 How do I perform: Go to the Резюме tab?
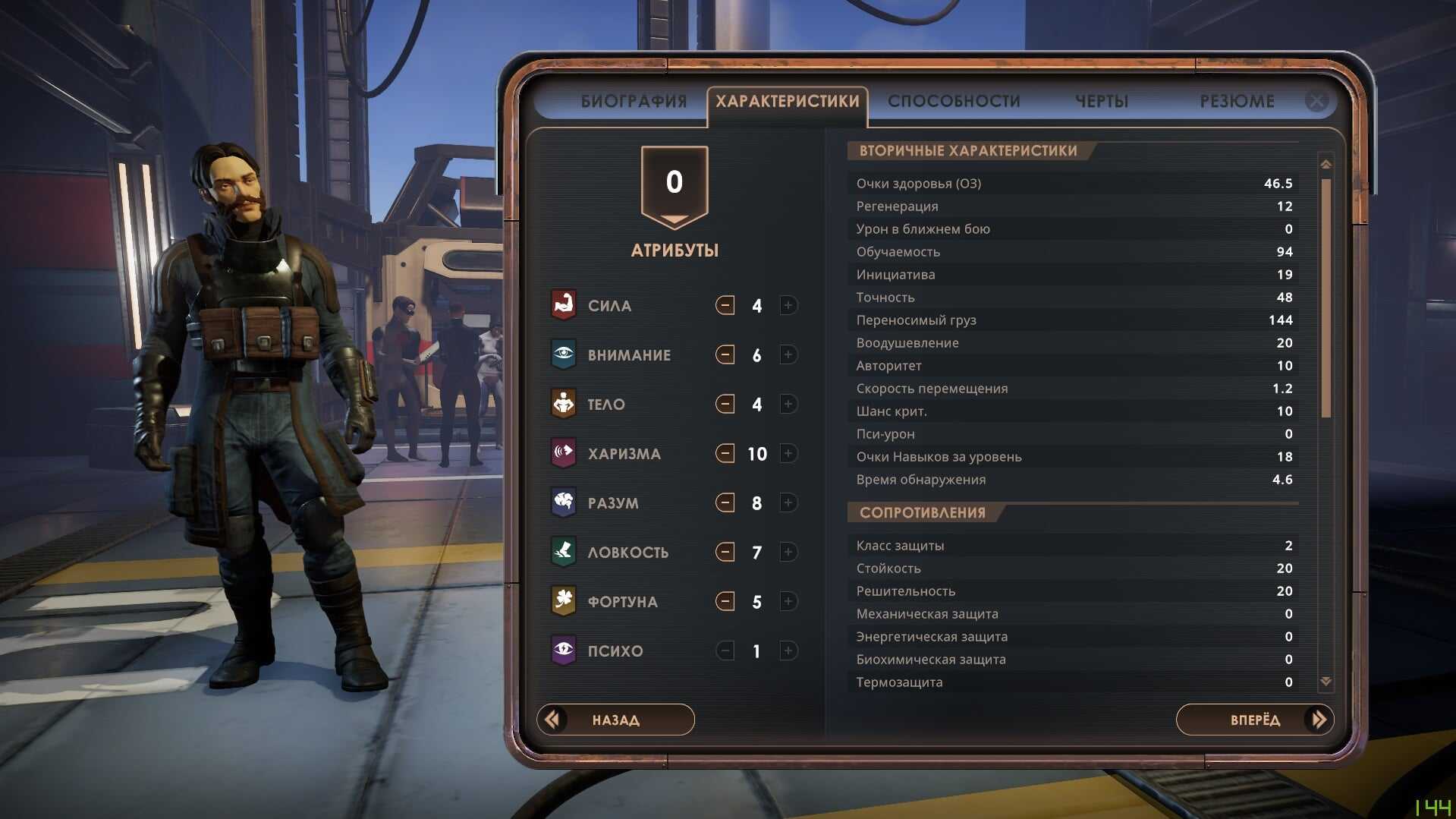click(x=1237, y=101)
